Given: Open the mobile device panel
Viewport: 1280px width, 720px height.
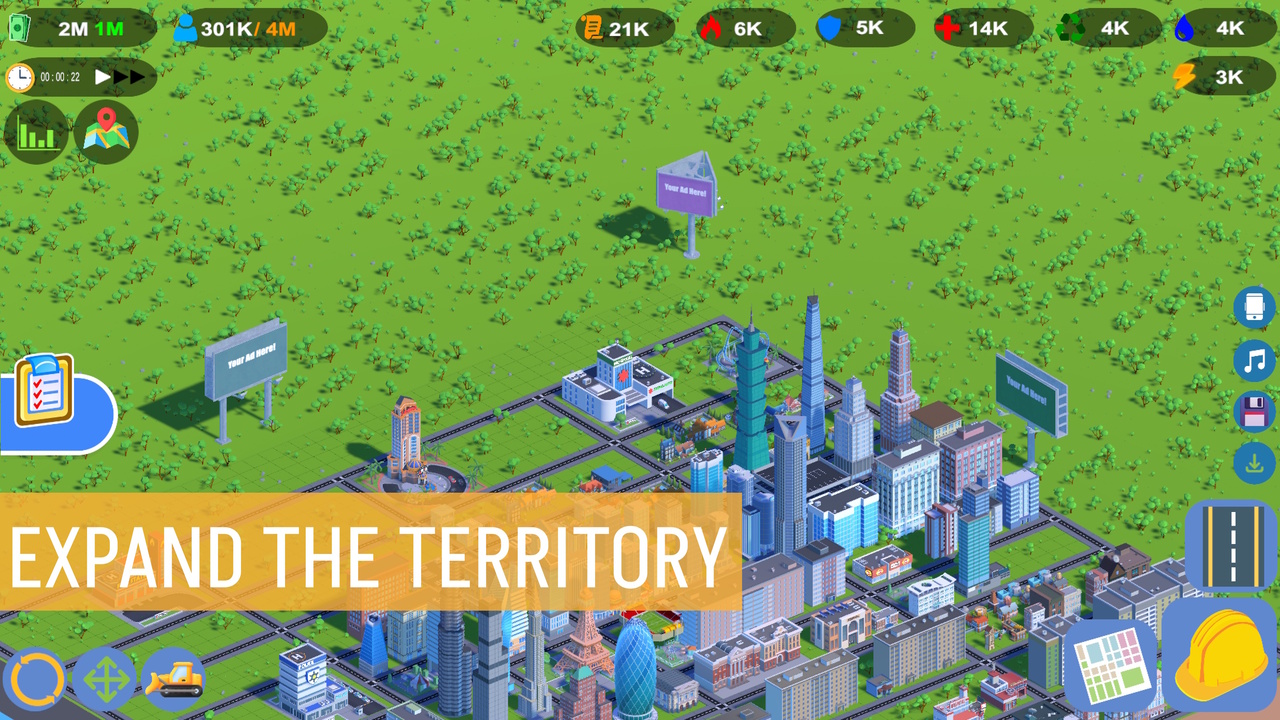Looking at the screenshot, I should [x=1255, y=308].
